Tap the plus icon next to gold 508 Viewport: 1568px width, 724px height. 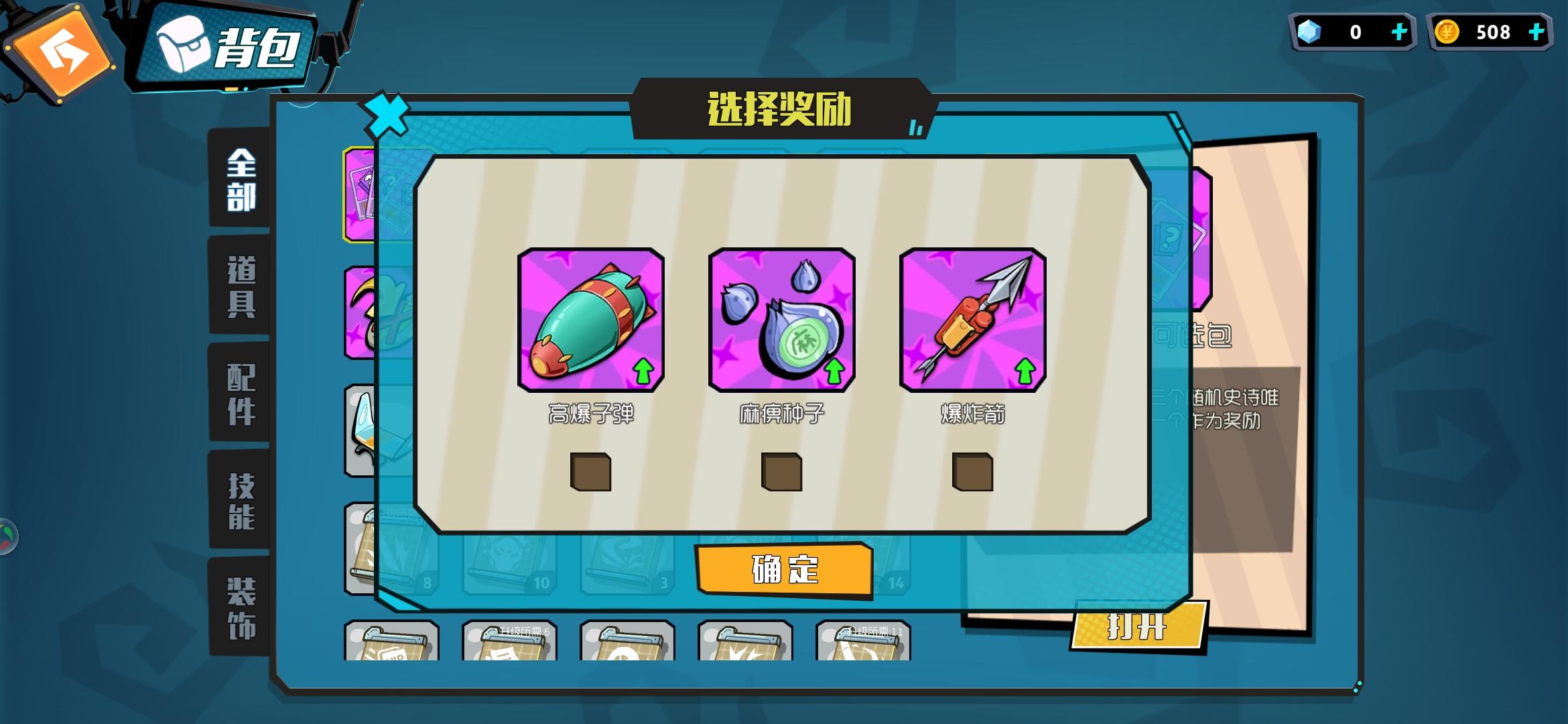point(1538,32)
